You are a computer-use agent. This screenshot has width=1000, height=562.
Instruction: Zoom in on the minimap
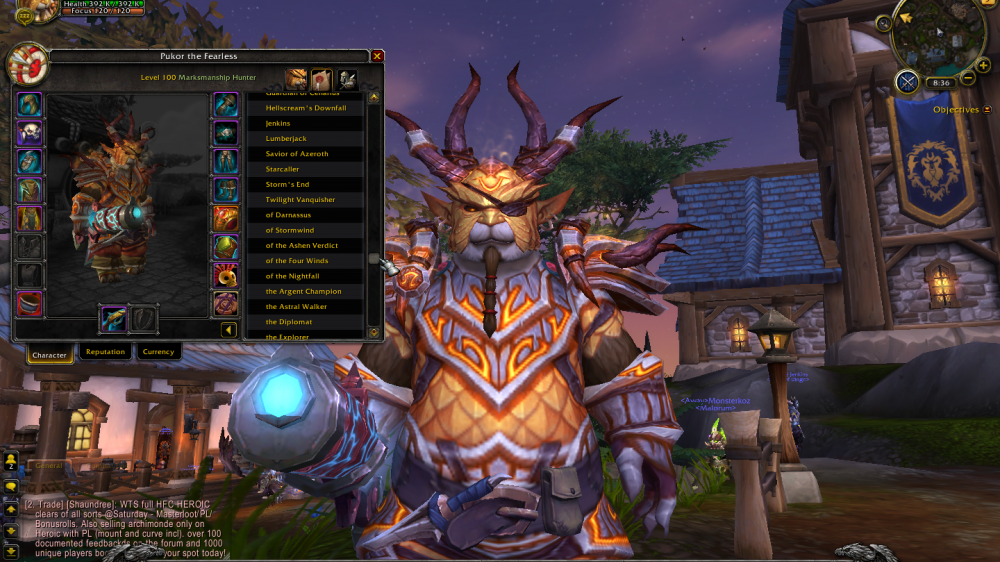[x=982, y=65]
